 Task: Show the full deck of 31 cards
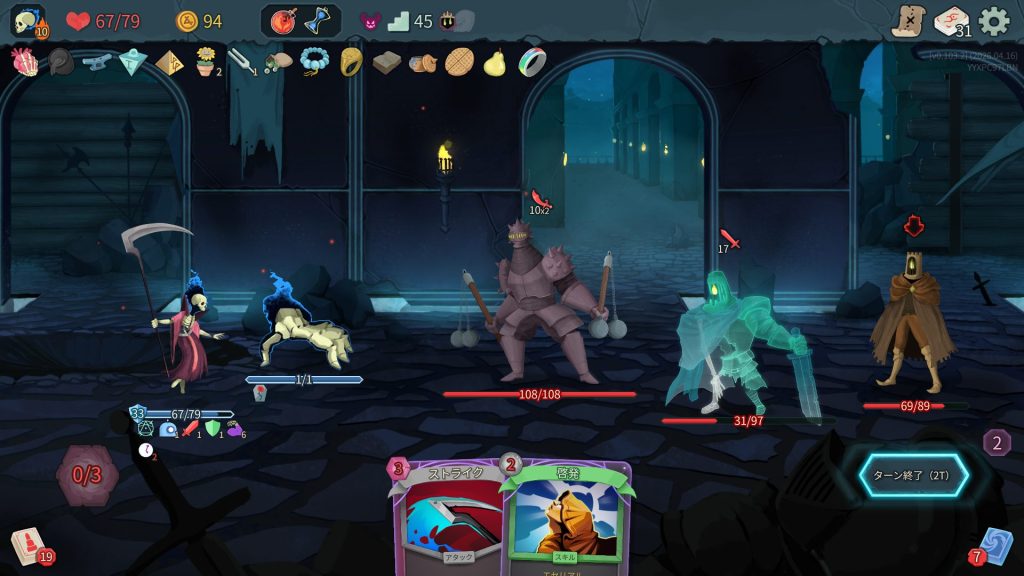951,21
